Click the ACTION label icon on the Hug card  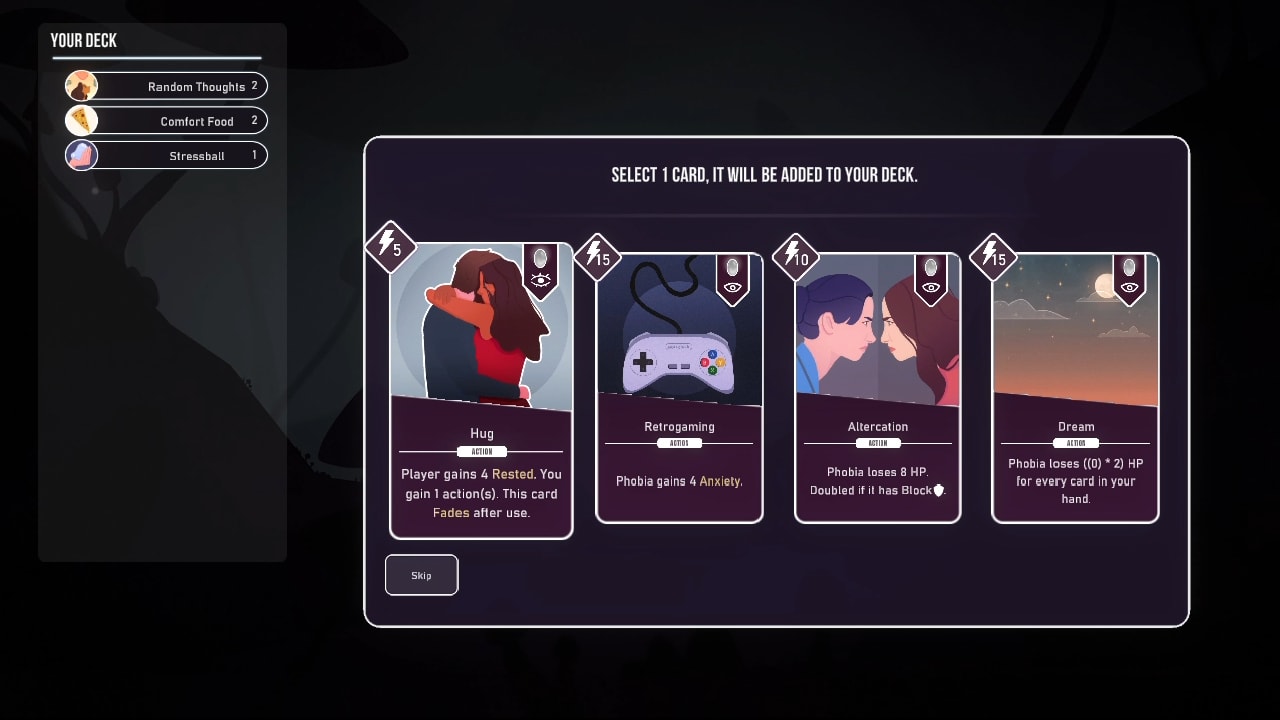point(481,450)
